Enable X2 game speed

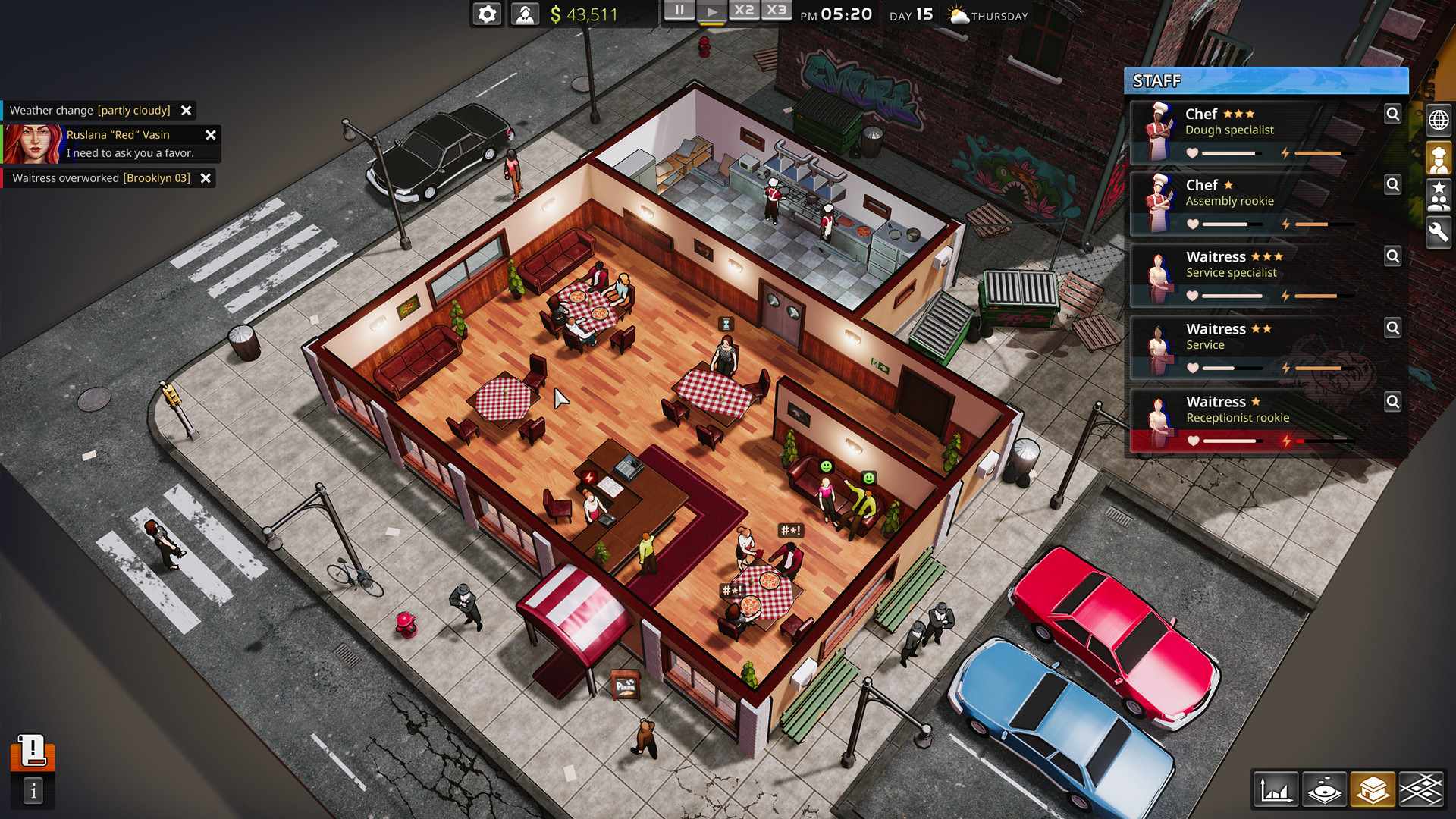(745, 11)
